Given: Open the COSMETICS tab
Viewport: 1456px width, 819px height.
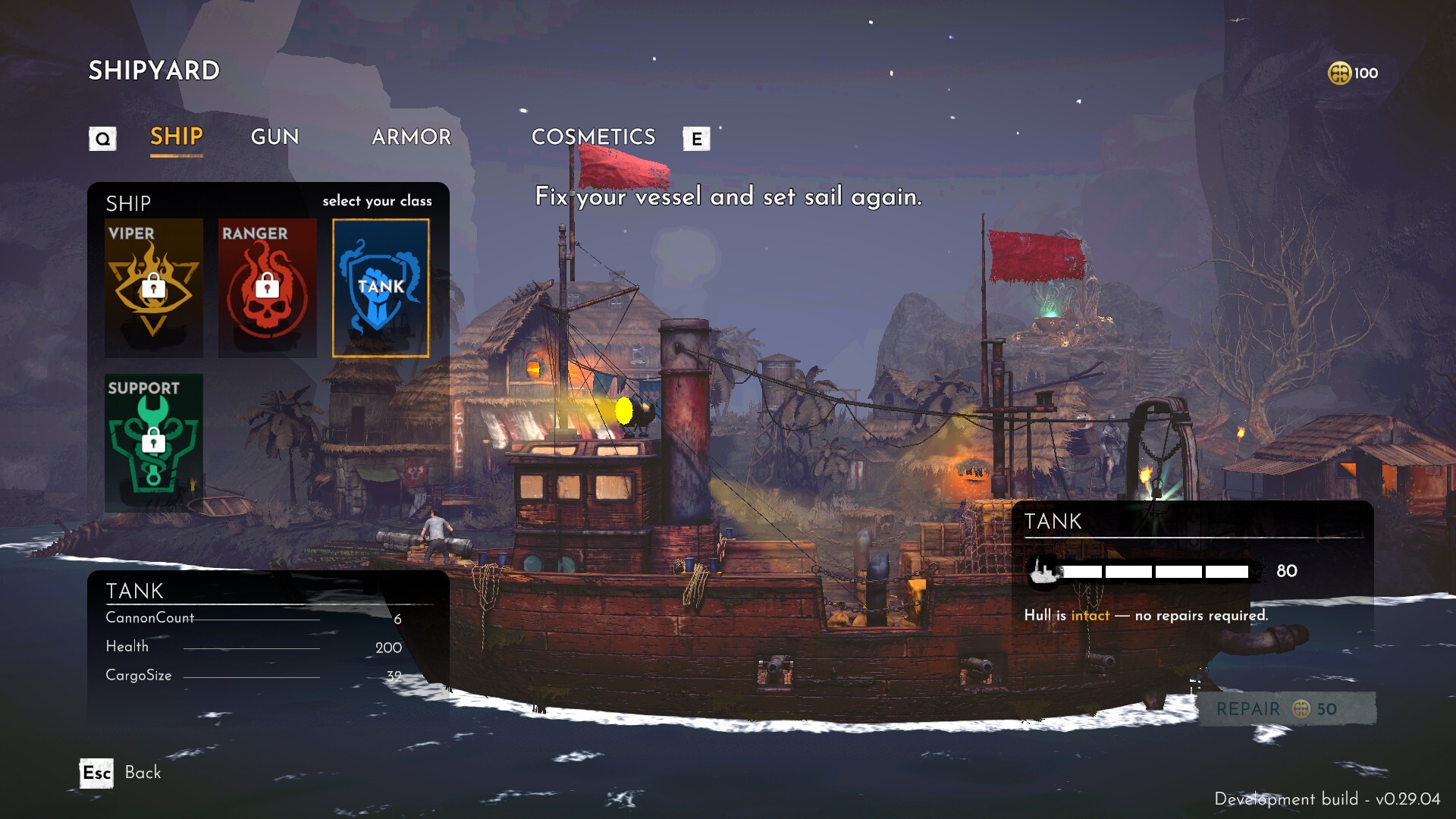Looking at the screenshot, I should [594, 137].
